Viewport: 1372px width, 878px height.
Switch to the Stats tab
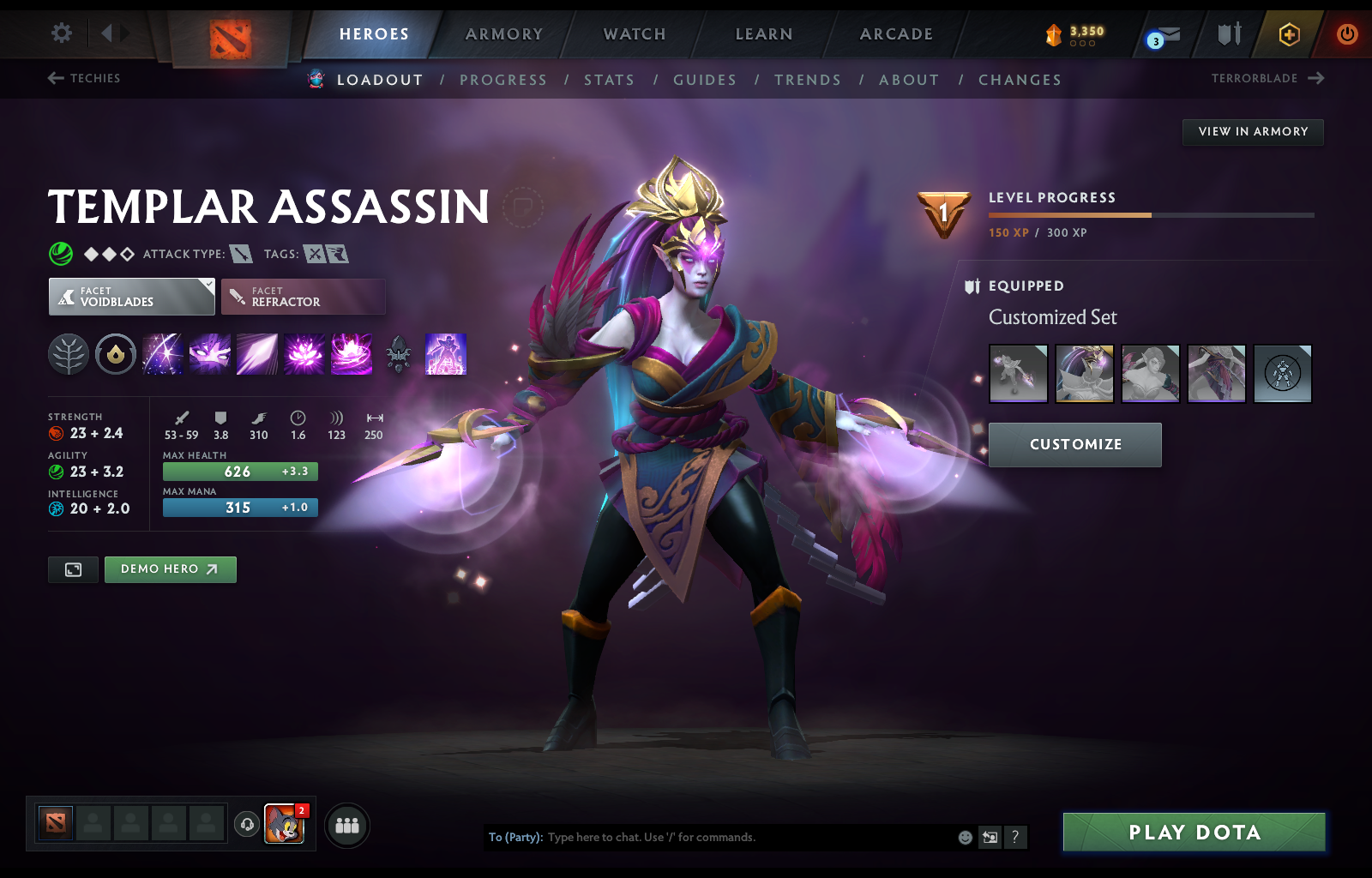pyautogui.click(x=609, y=80)
